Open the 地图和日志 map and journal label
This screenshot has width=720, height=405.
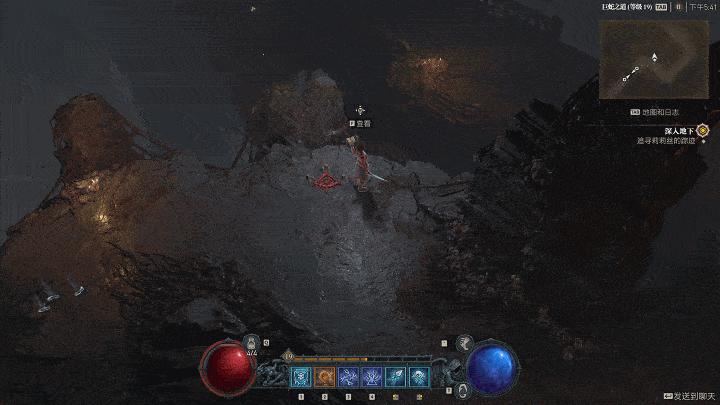658,113
